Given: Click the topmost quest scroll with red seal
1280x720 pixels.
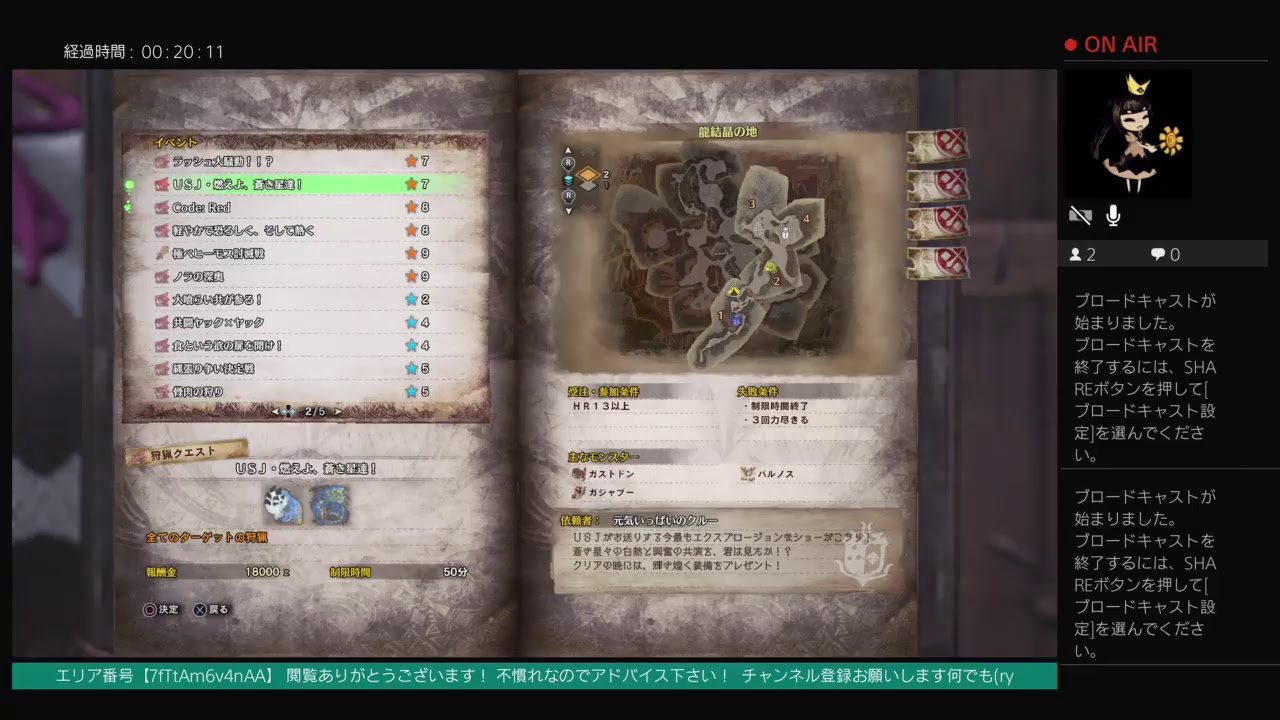Looking at the screenshot, I should tap(935, 146).
